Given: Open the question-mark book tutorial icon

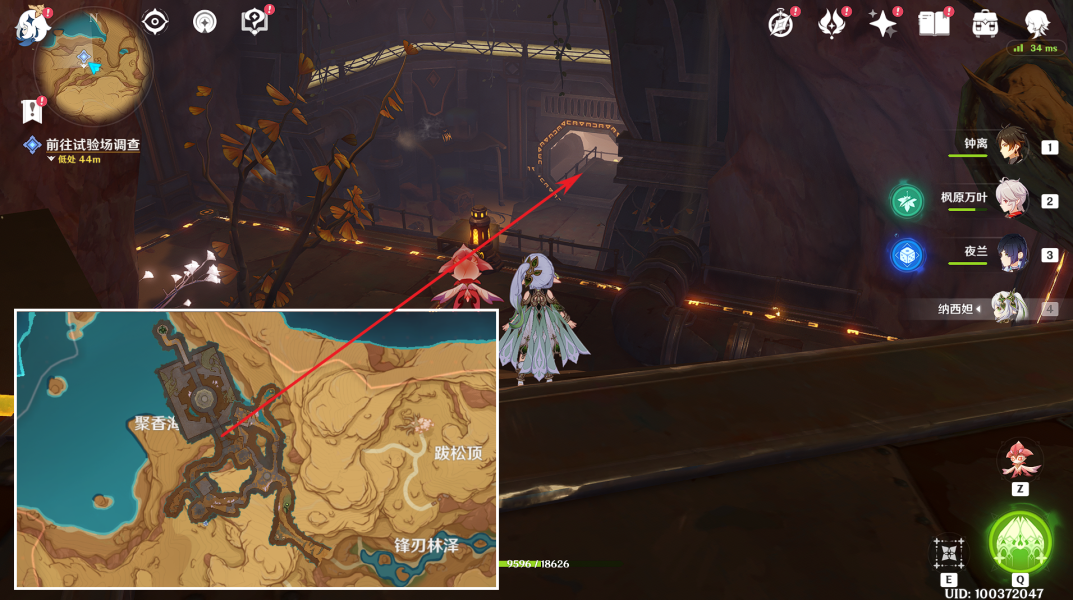Looking at the screenshot, I should point(255,22).
